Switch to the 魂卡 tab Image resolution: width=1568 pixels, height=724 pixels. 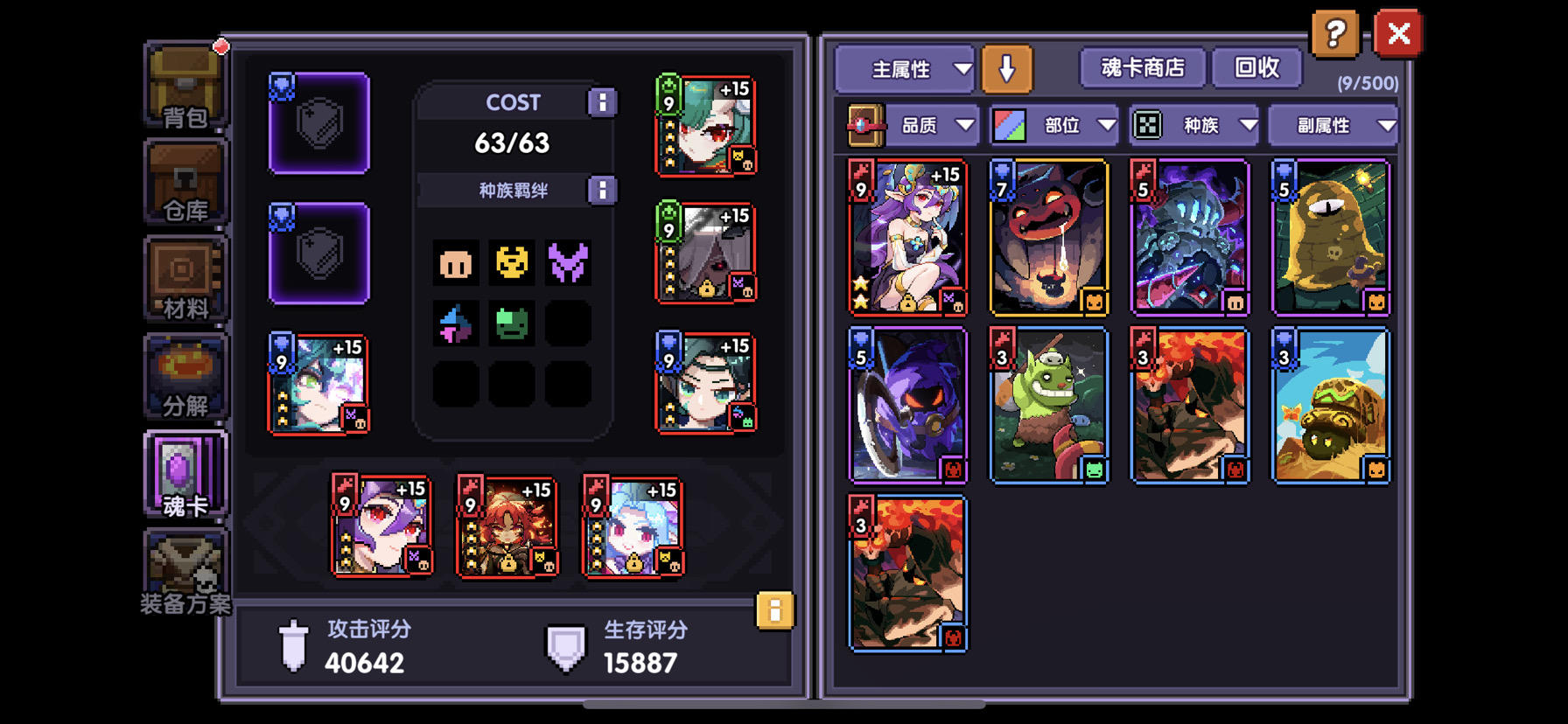tap(184, 475)
